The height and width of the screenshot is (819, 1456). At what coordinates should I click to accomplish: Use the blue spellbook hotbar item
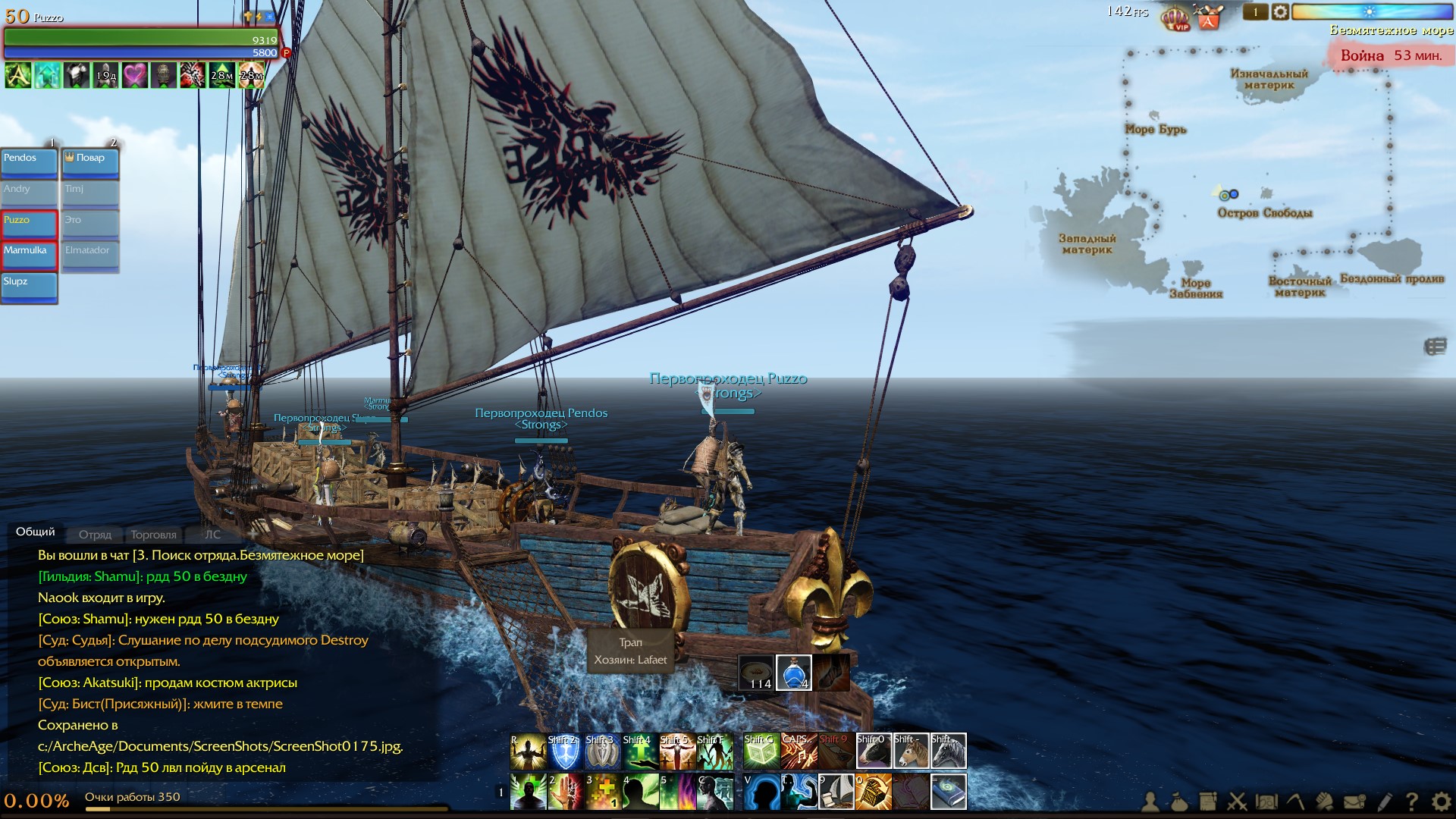point(948,792)
